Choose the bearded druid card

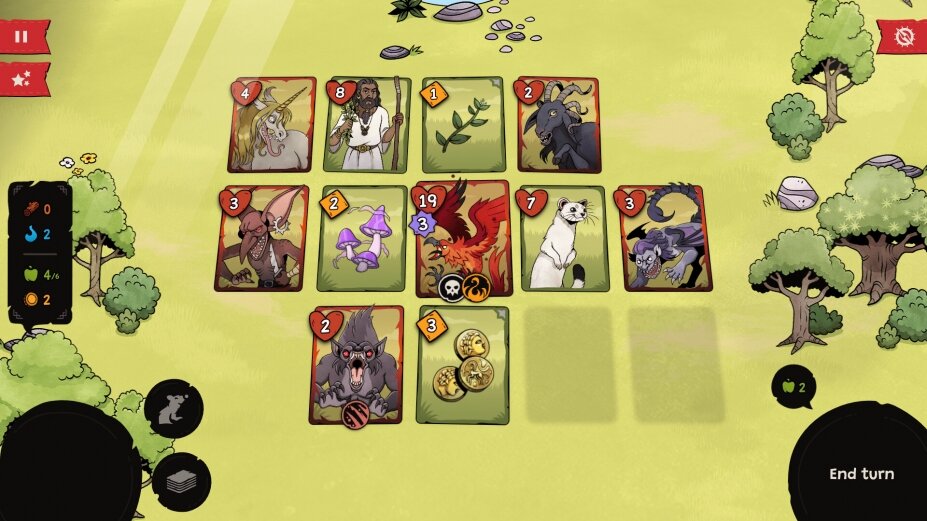click(368, 126)
